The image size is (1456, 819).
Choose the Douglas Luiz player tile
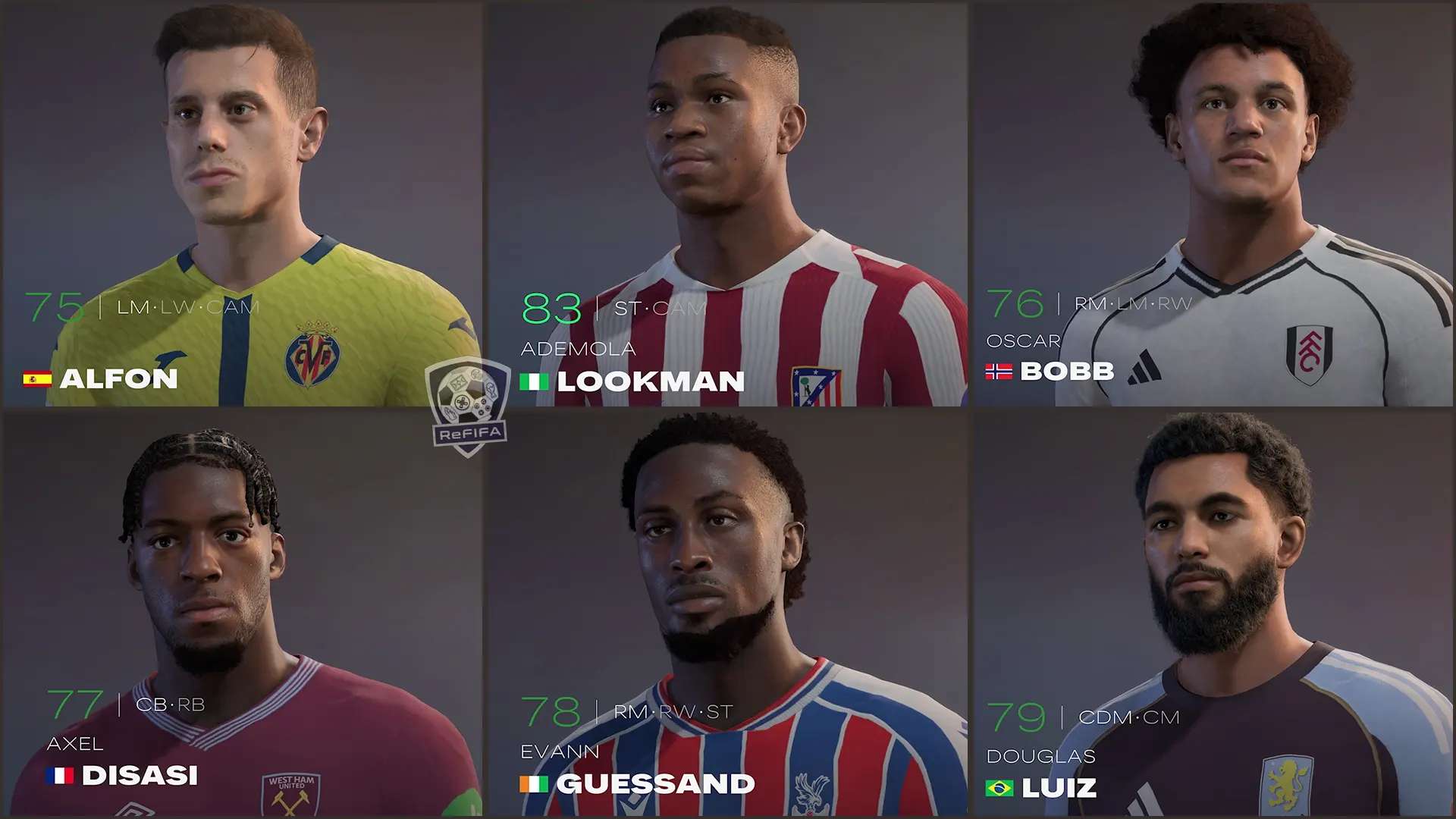click(1213, 614)
